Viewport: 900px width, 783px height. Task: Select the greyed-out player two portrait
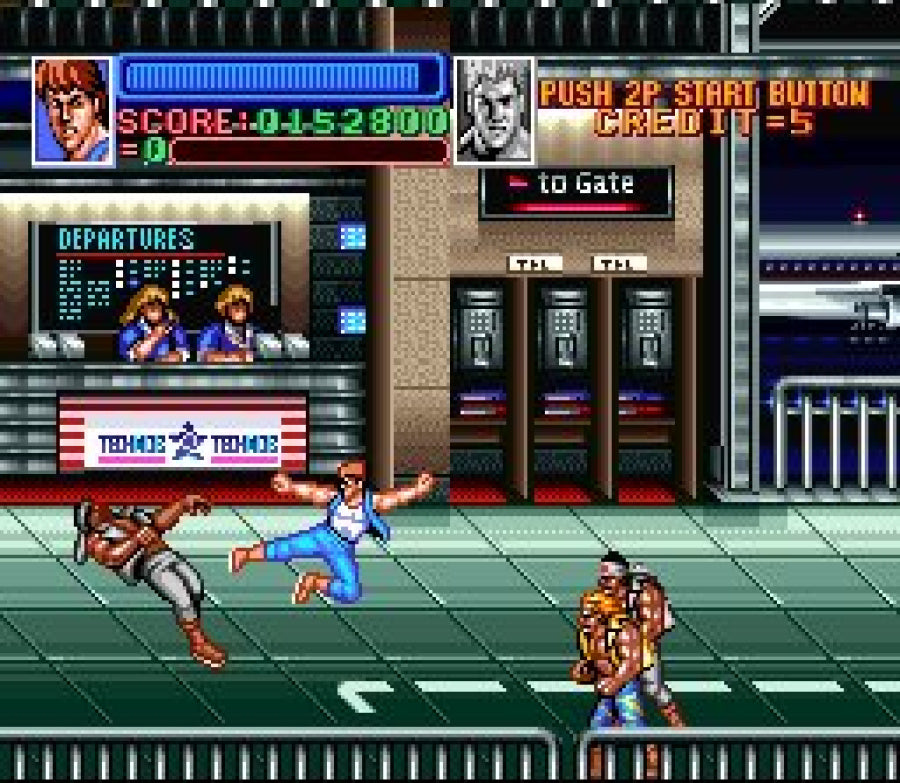click(494, 110)
